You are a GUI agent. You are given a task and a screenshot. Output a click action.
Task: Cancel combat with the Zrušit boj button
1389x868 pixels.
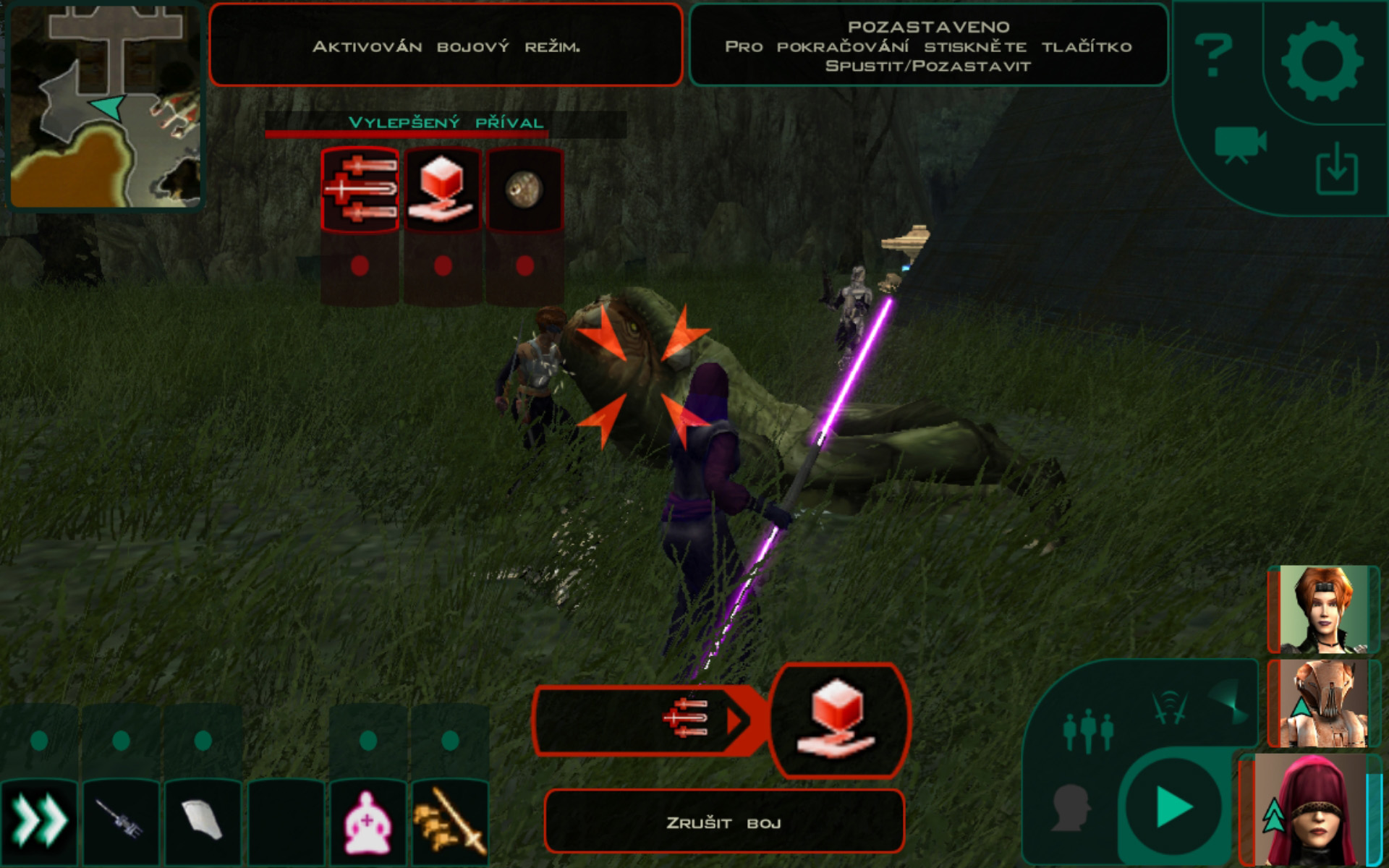point(723,822)
